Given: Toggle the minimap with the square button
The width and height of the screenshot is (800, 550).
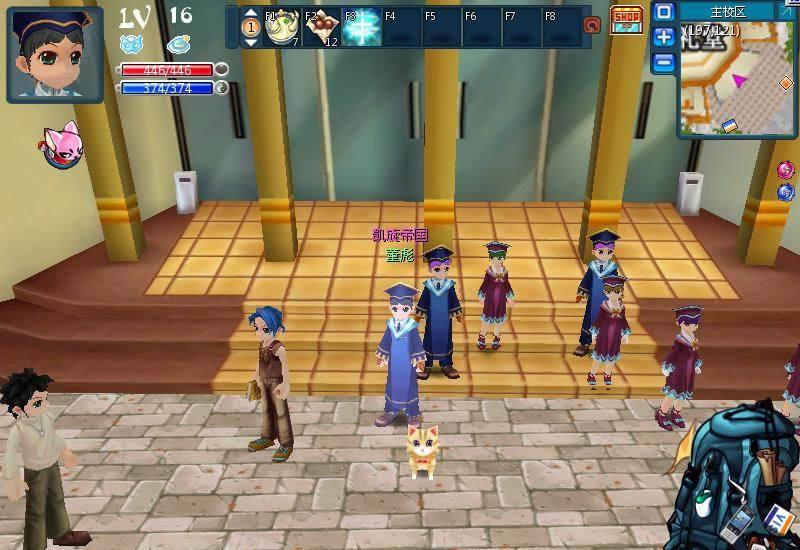Looking at the screenshot, I should [x=664, y=13].
